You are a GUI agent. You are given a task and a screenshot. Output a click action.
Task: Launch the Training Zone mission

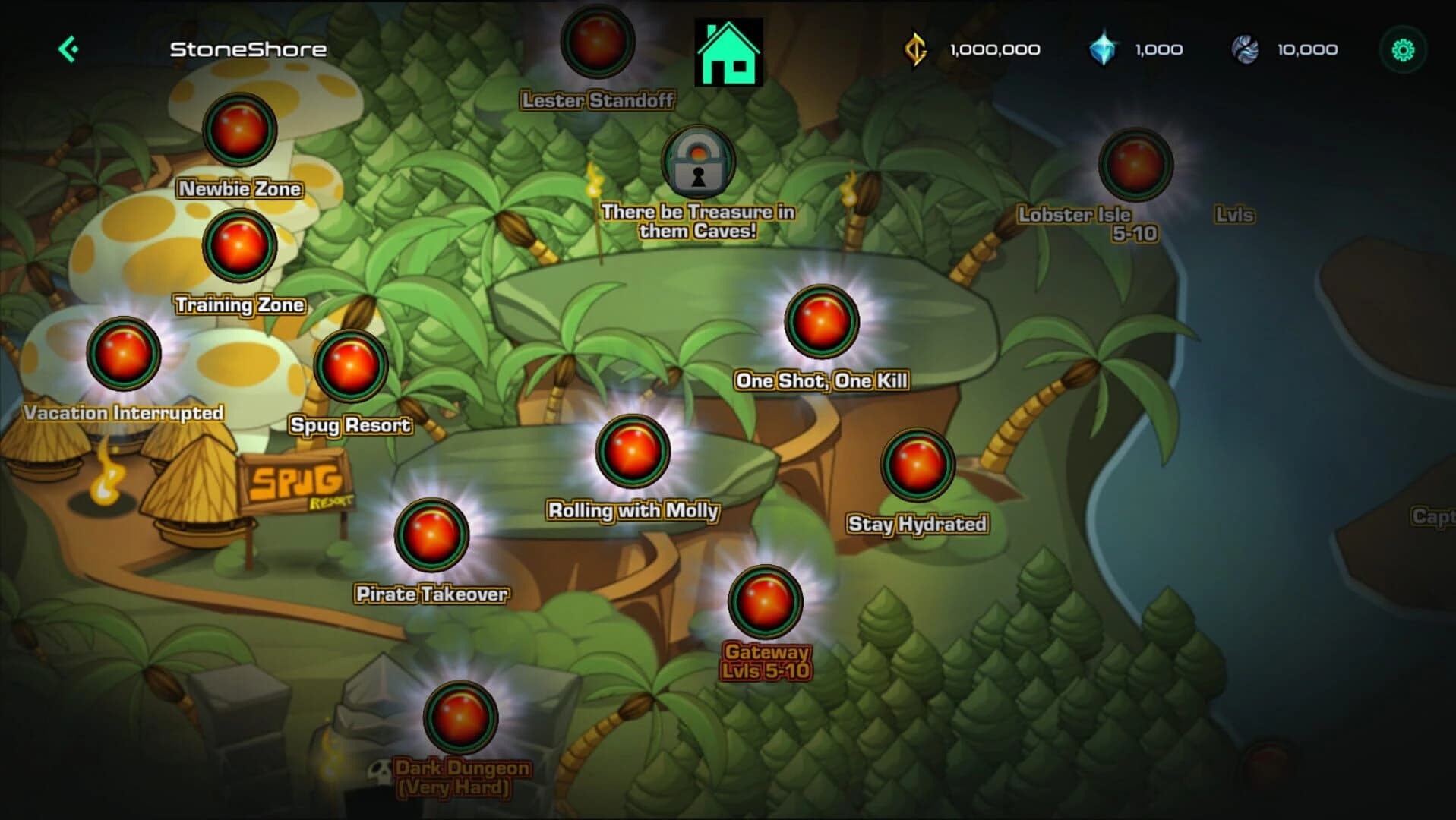click(x=238, y=244)
